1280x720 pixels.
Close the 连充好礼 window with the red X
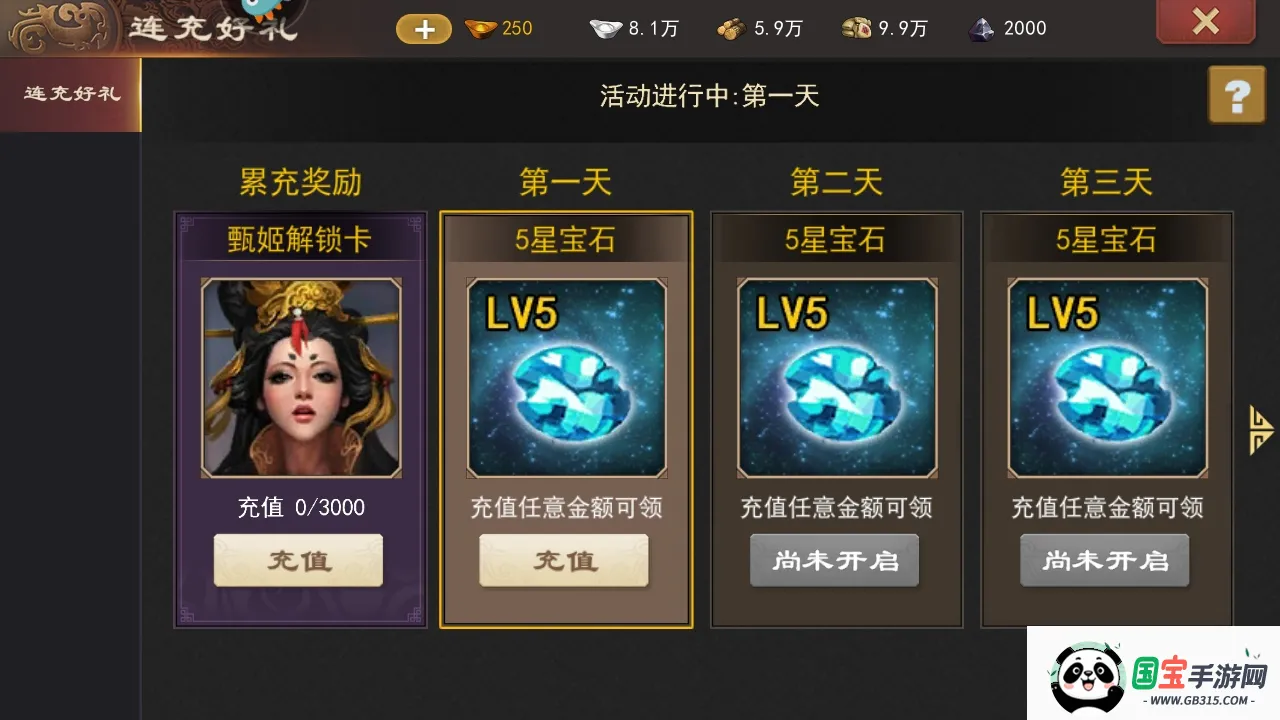1205,22
